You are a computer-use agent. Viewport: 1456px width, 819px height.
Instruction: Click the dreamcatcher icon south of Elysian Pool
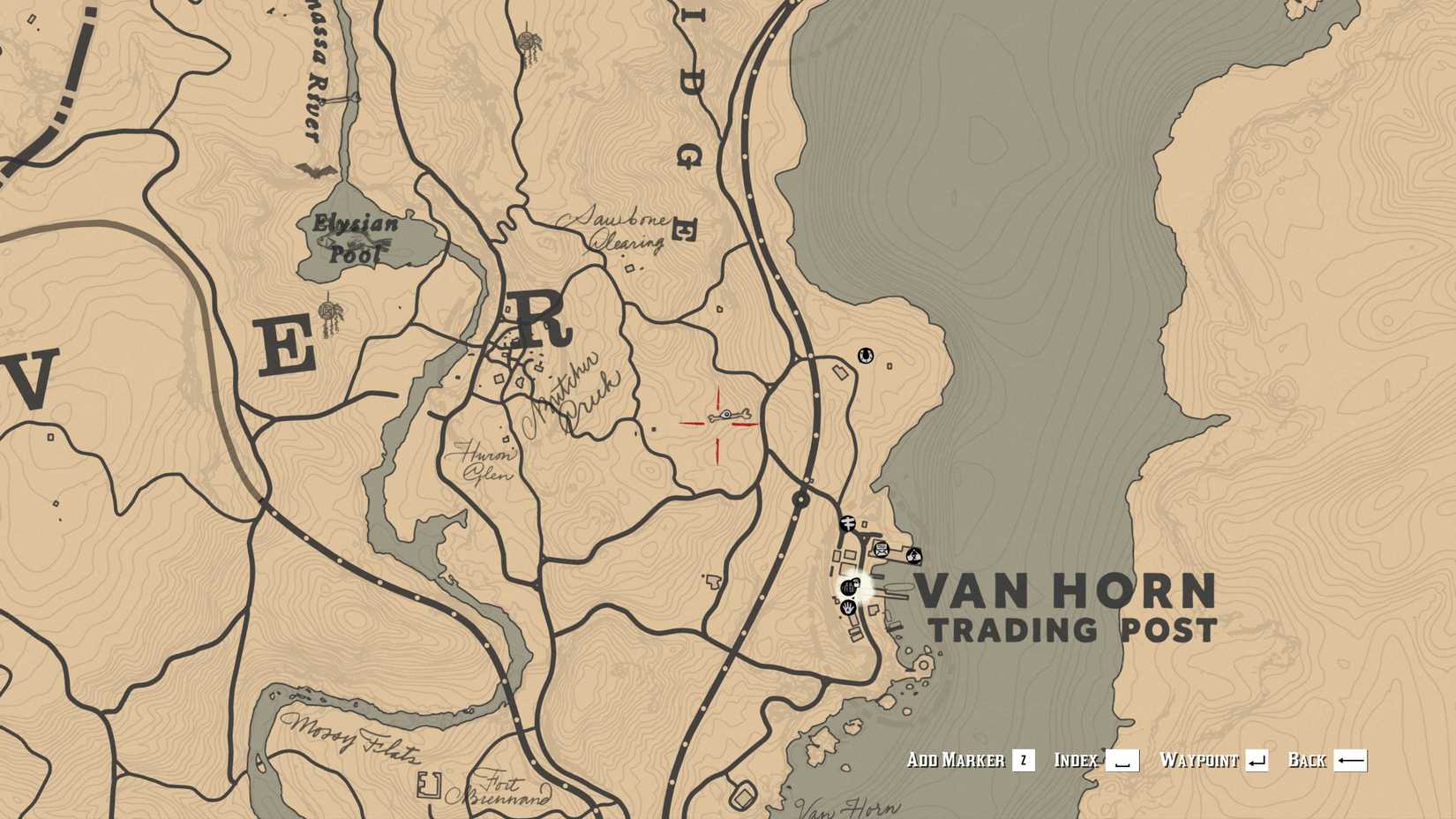[328, 309]
